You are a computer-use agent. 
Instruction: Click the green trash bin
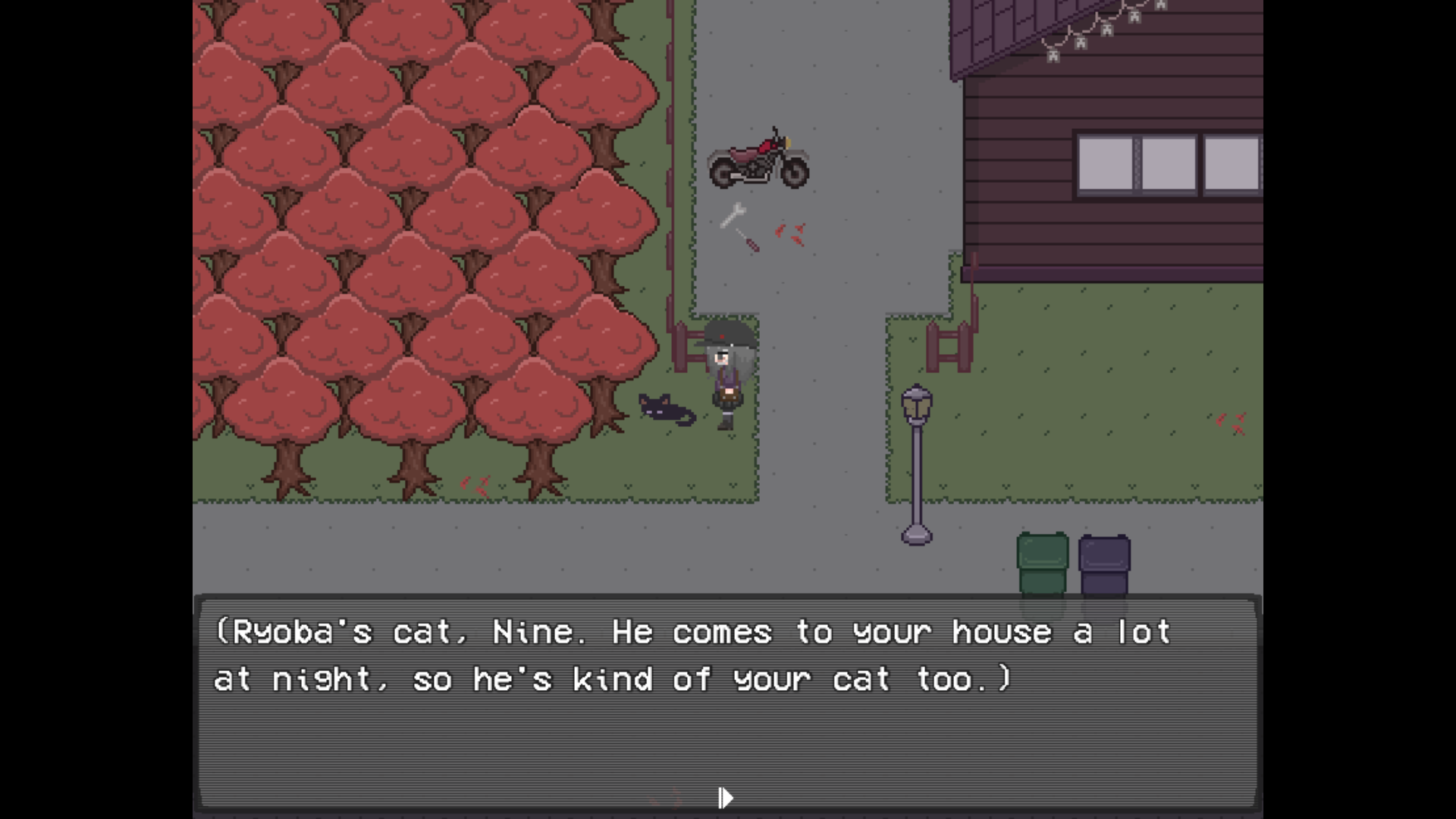coord(1042,561)
